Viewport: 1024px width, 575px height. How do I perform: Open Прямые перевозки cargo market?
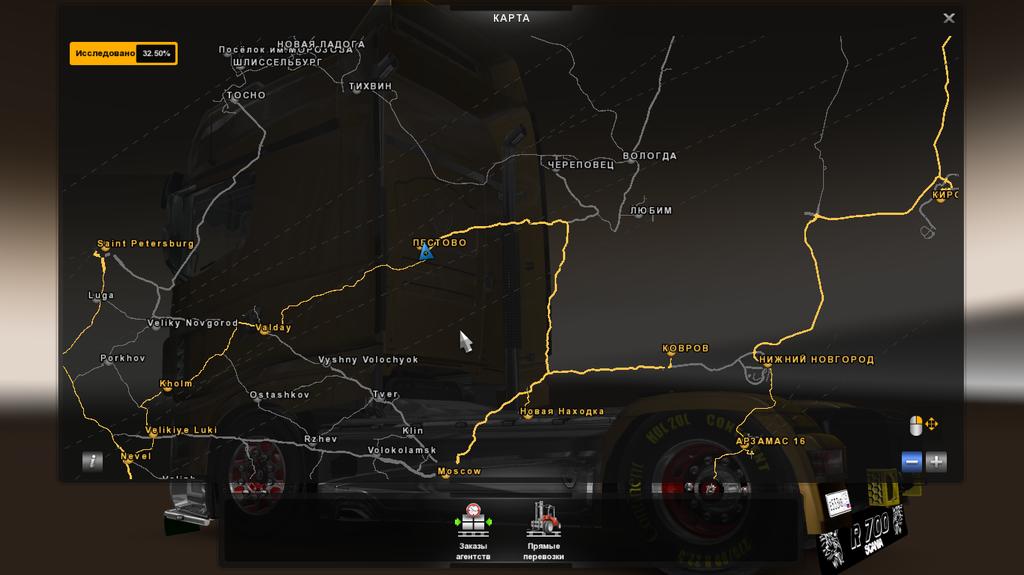click(544, 530)
